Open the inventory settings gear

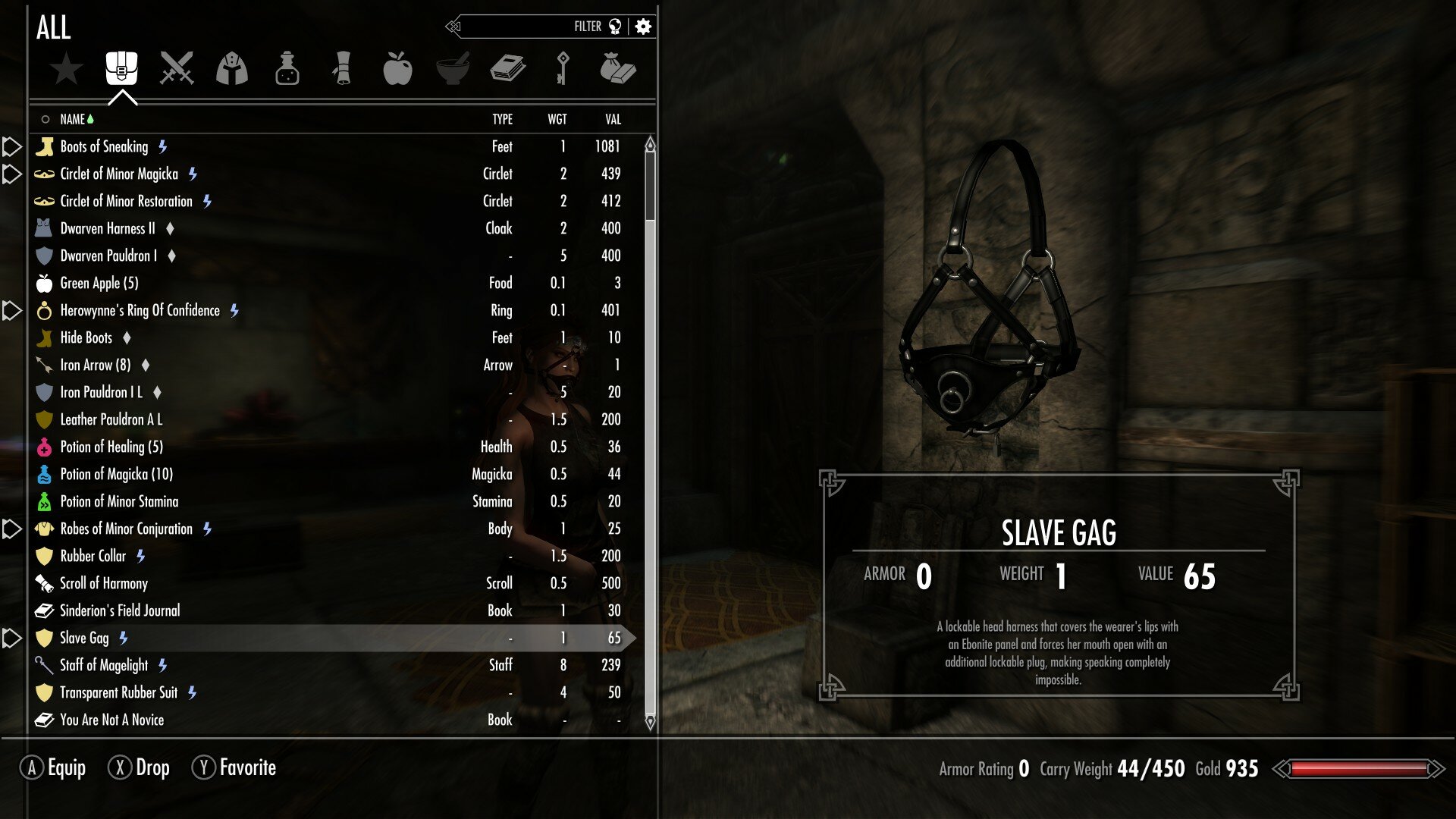click(x=643, y=27)
